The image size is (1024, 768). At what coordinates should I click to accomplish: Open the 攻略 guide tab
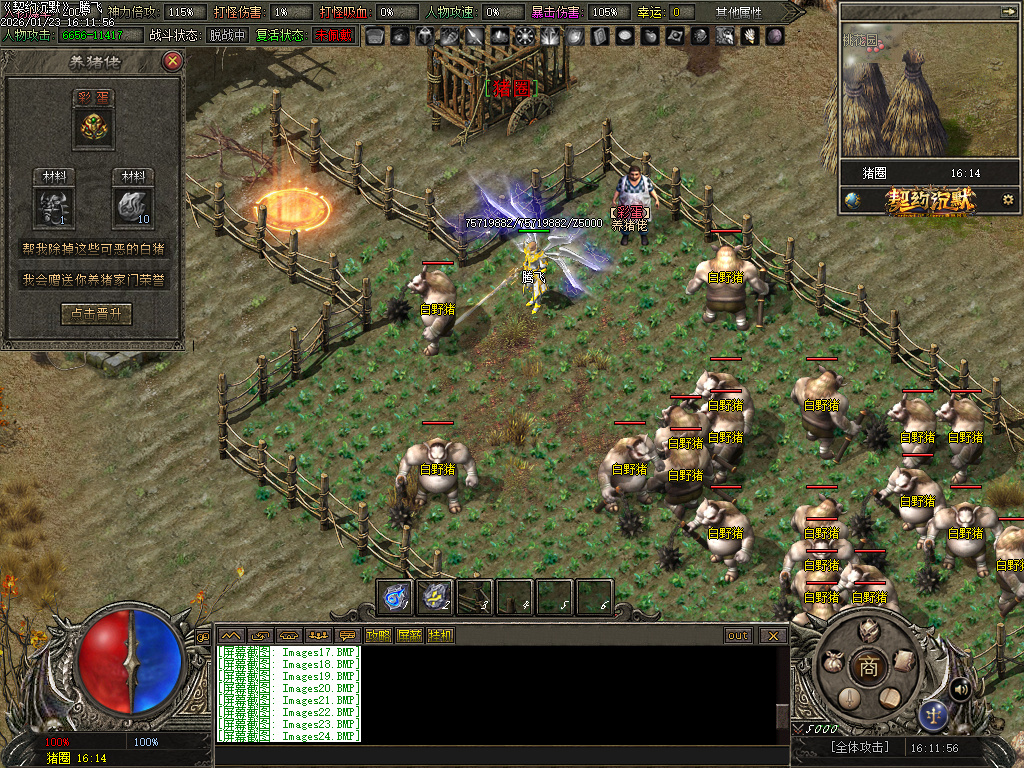[x=378, y=635]
